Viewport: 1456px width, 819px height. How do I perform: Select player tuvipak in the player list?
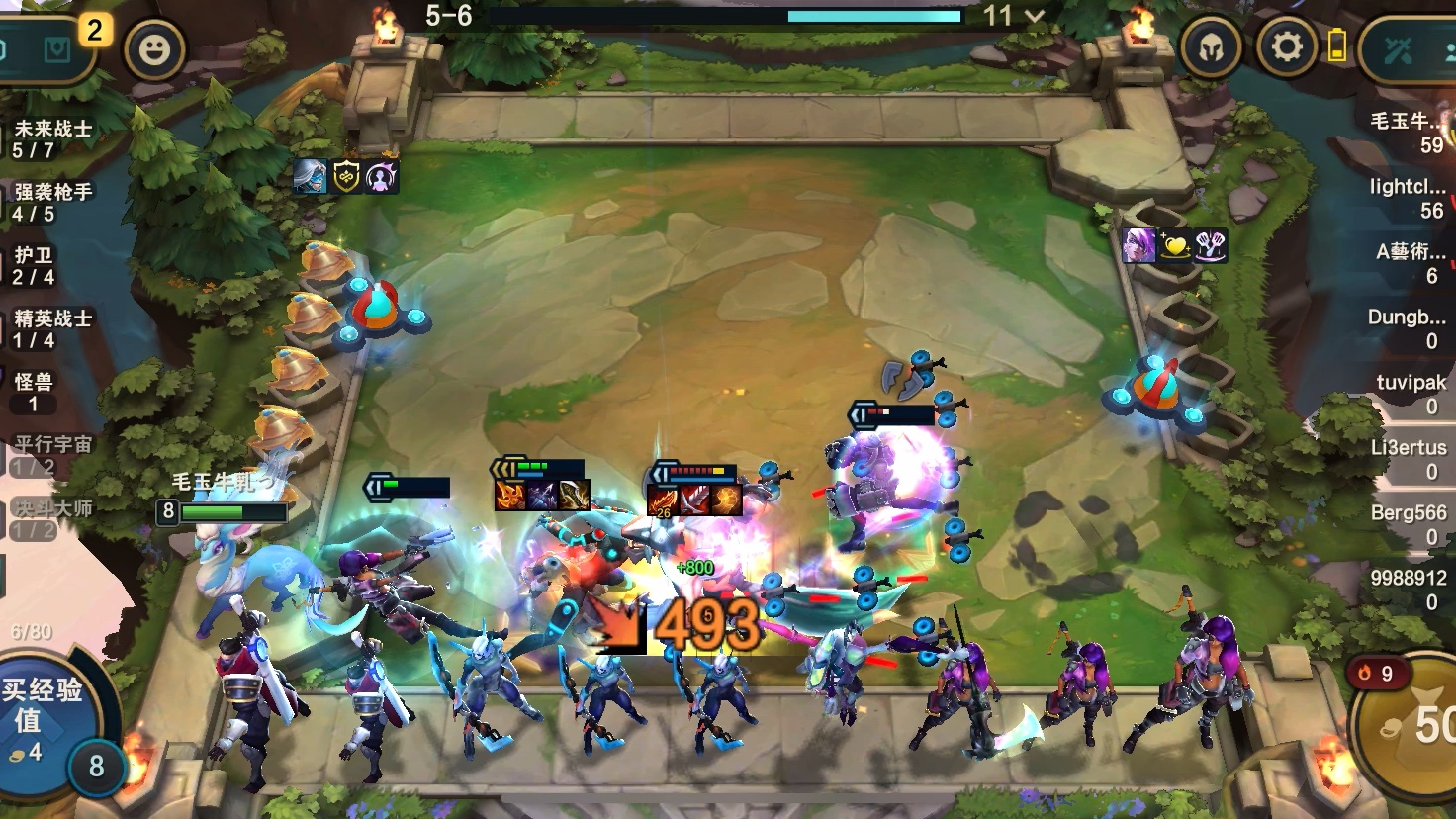click(x=1410, y=394)
